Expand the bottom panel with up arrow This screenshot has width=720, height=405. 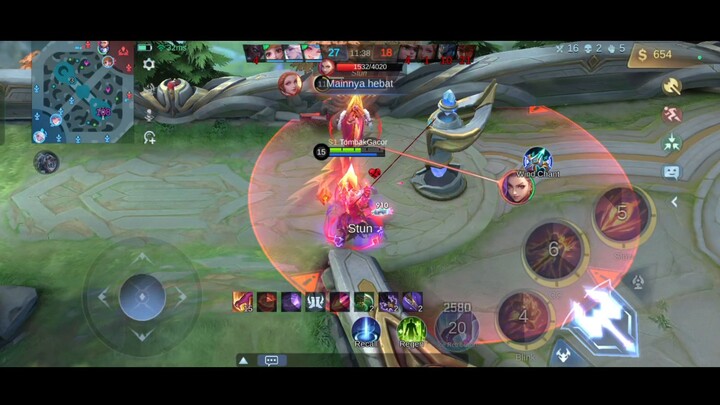click(x=243, y=360)
